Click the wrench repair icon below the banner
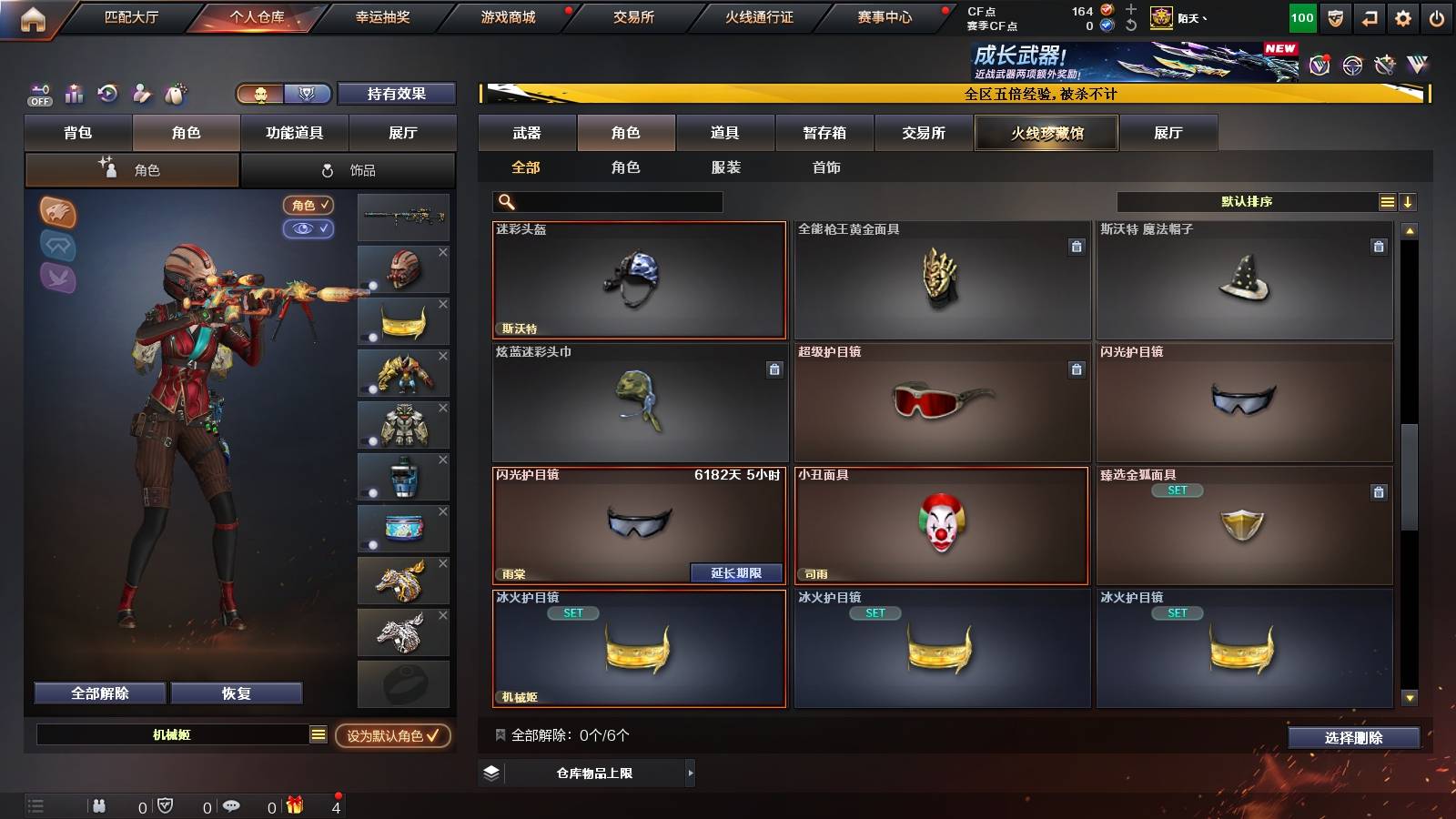The height and width of the screenshot is (819, 1456). pyautogui.click(x=1384, y=66)
